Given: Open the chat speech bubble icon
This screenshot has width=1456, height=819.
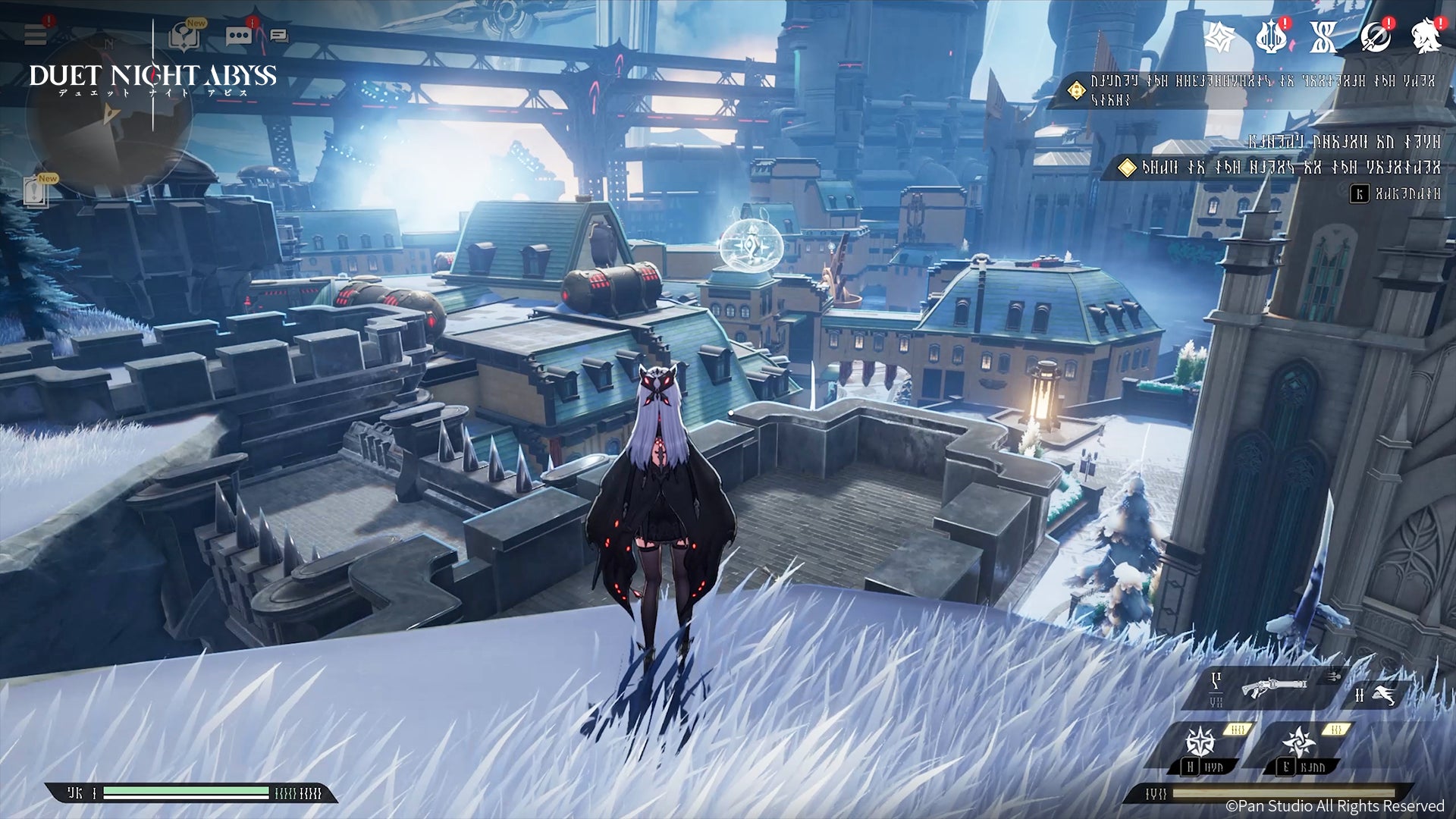Looking at the screenshot, I should pos(238,36).
